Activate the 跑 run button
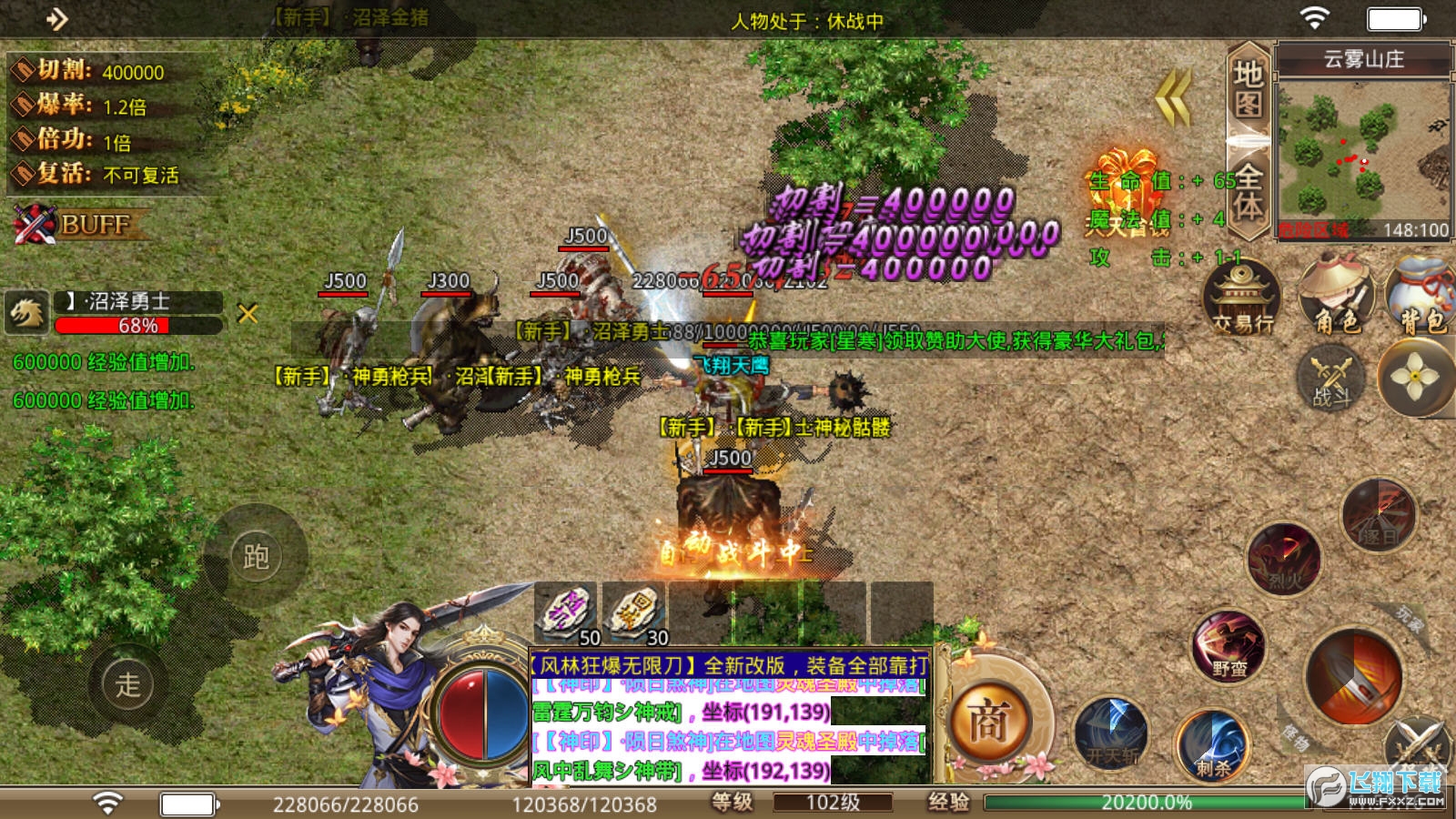 click(x=256, y=556)
